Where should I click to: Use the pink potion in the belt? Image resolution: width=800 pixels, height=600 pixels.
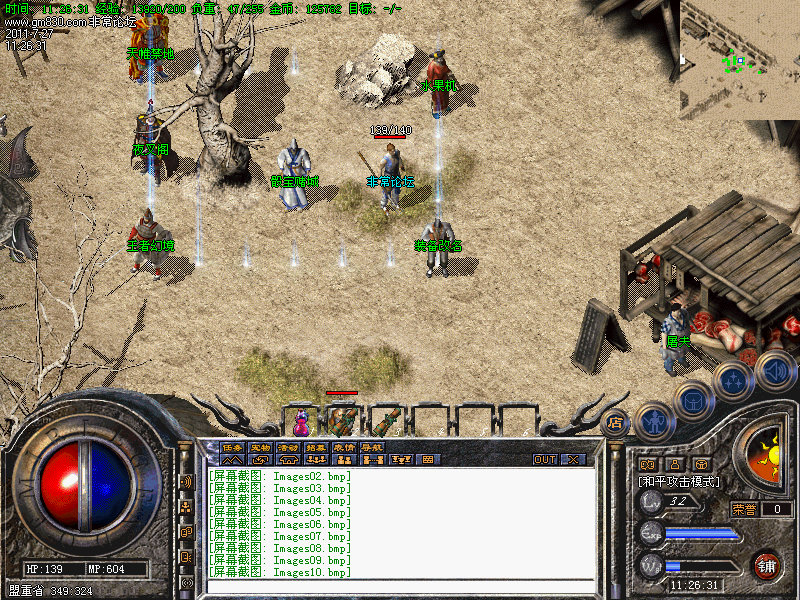(x=301, y=421)
